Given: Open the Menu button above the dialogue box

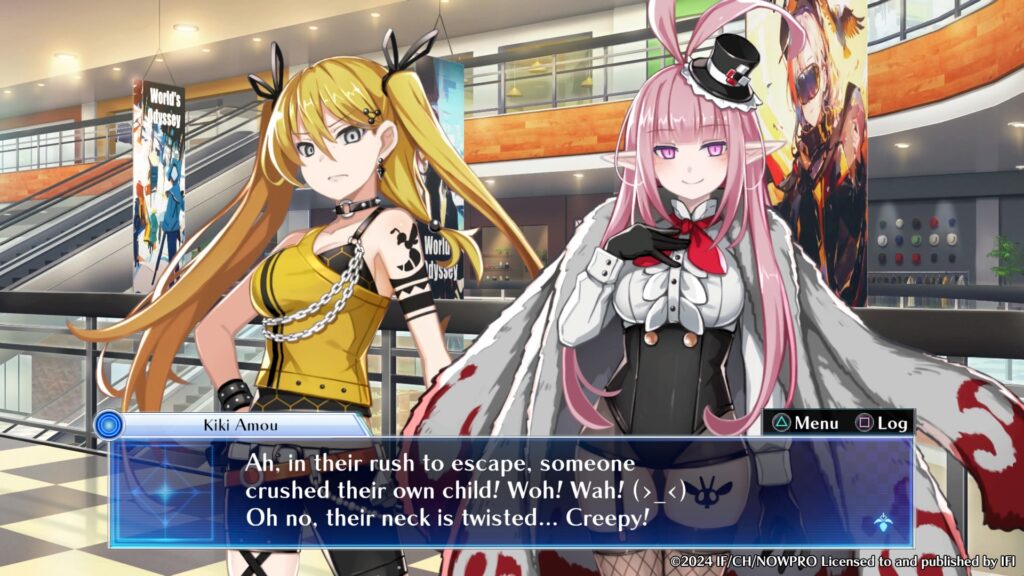Looking at the screenshot, I should pos(805,423).
